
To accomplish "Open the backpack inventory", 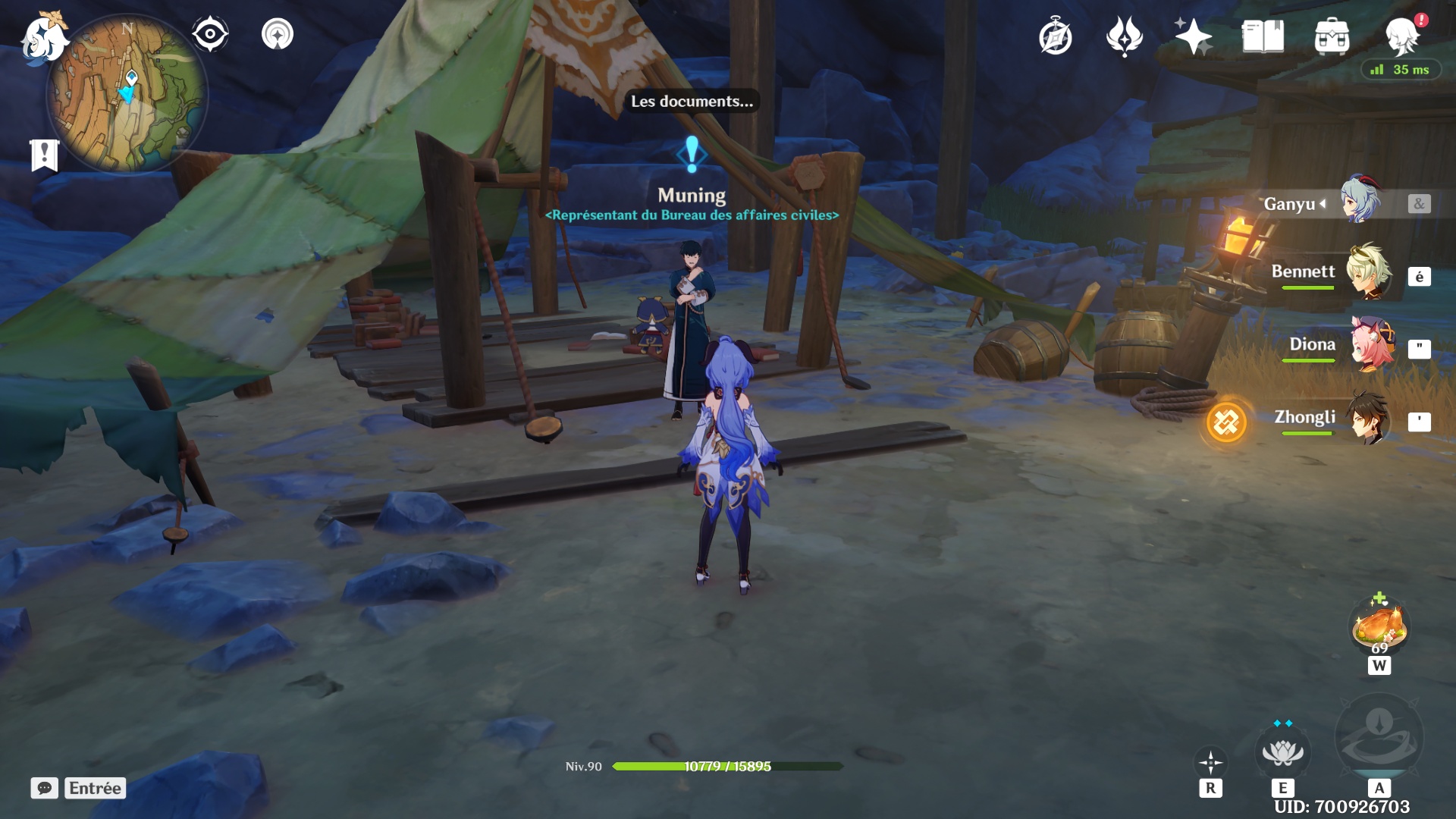I will 1332,36.
